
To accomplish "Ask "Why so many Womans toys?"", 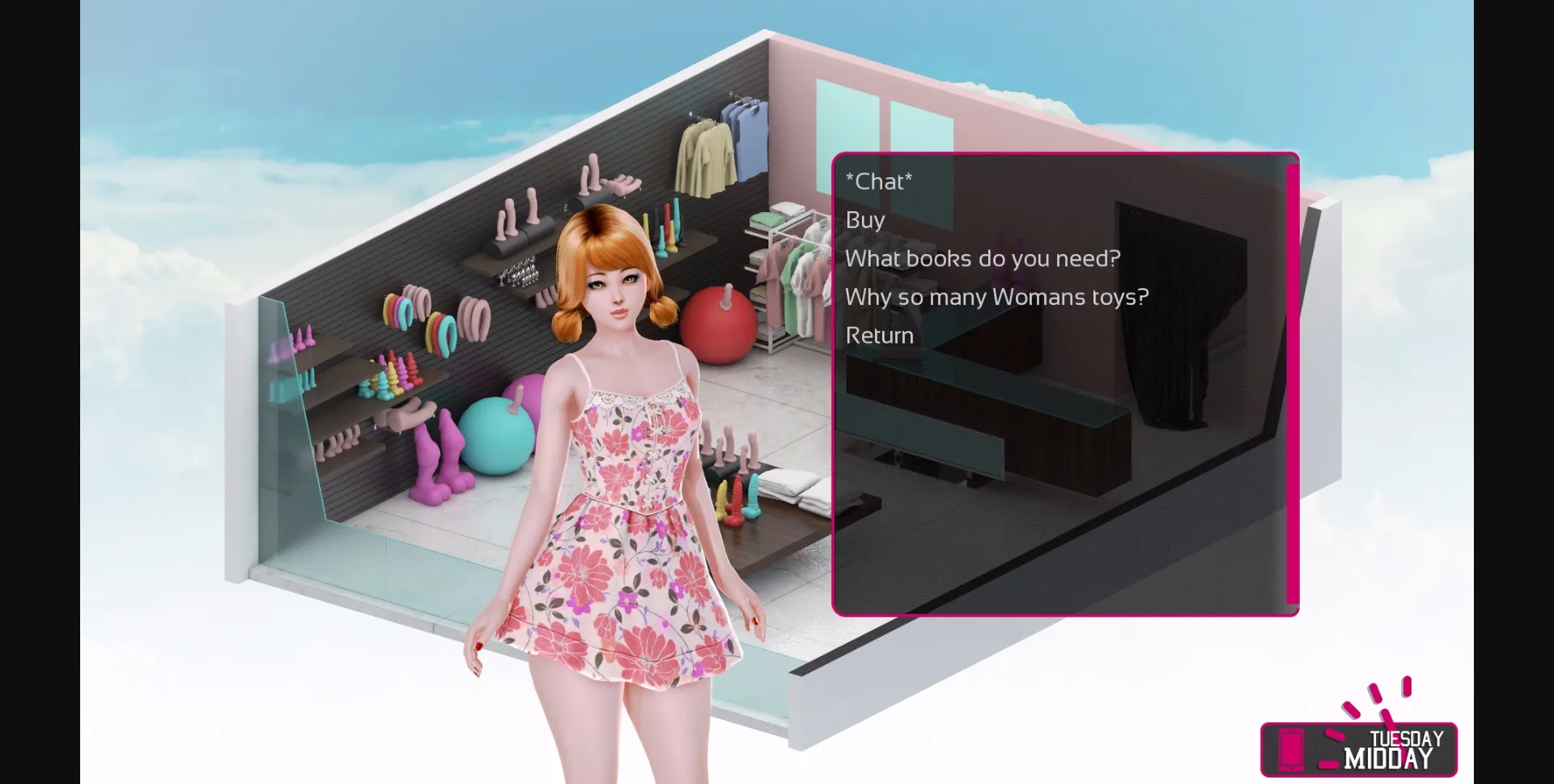I will coord(995,297).
